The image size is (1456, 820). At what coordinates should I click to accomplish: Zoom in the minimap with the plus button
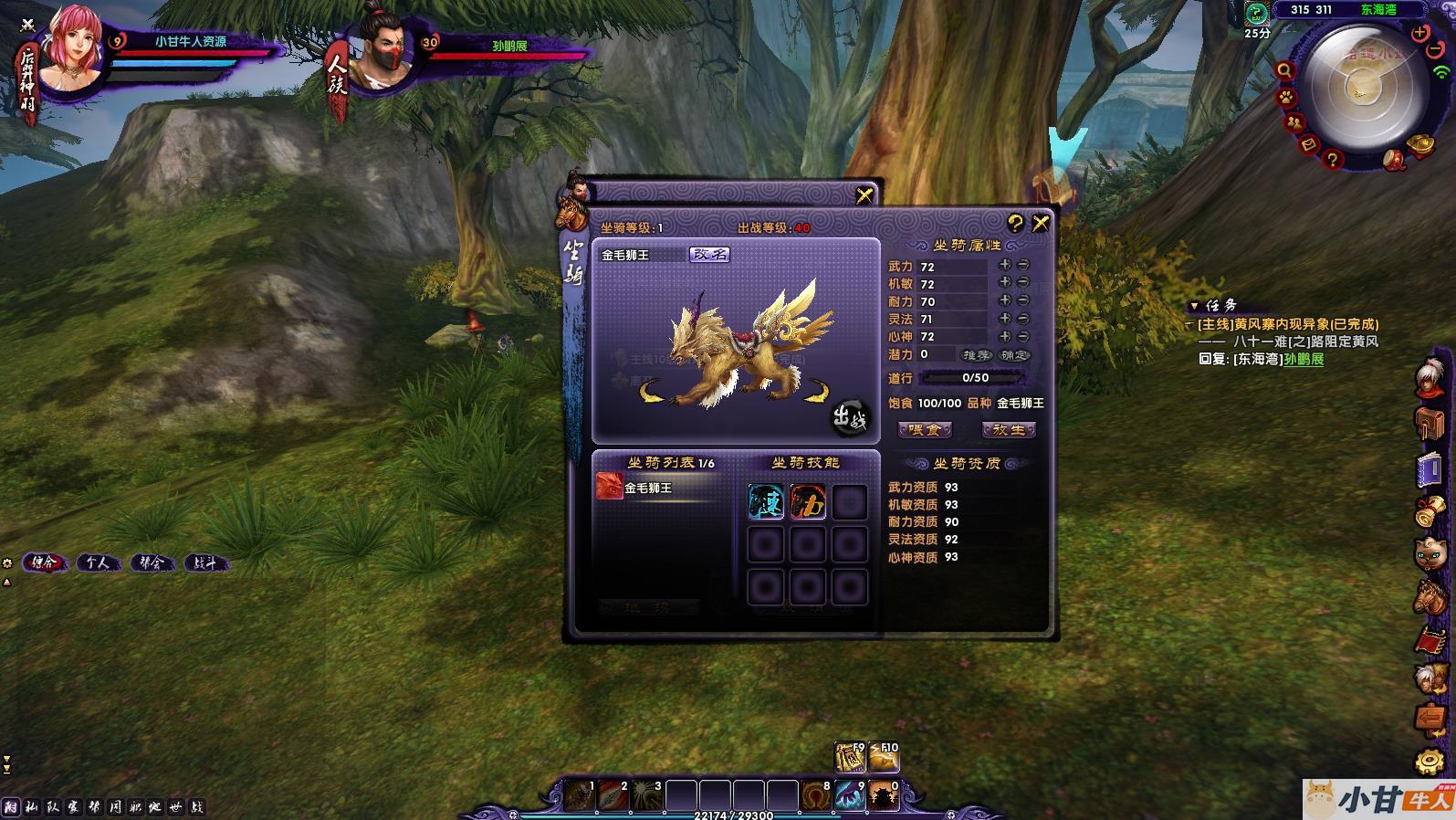[1419, 33]
